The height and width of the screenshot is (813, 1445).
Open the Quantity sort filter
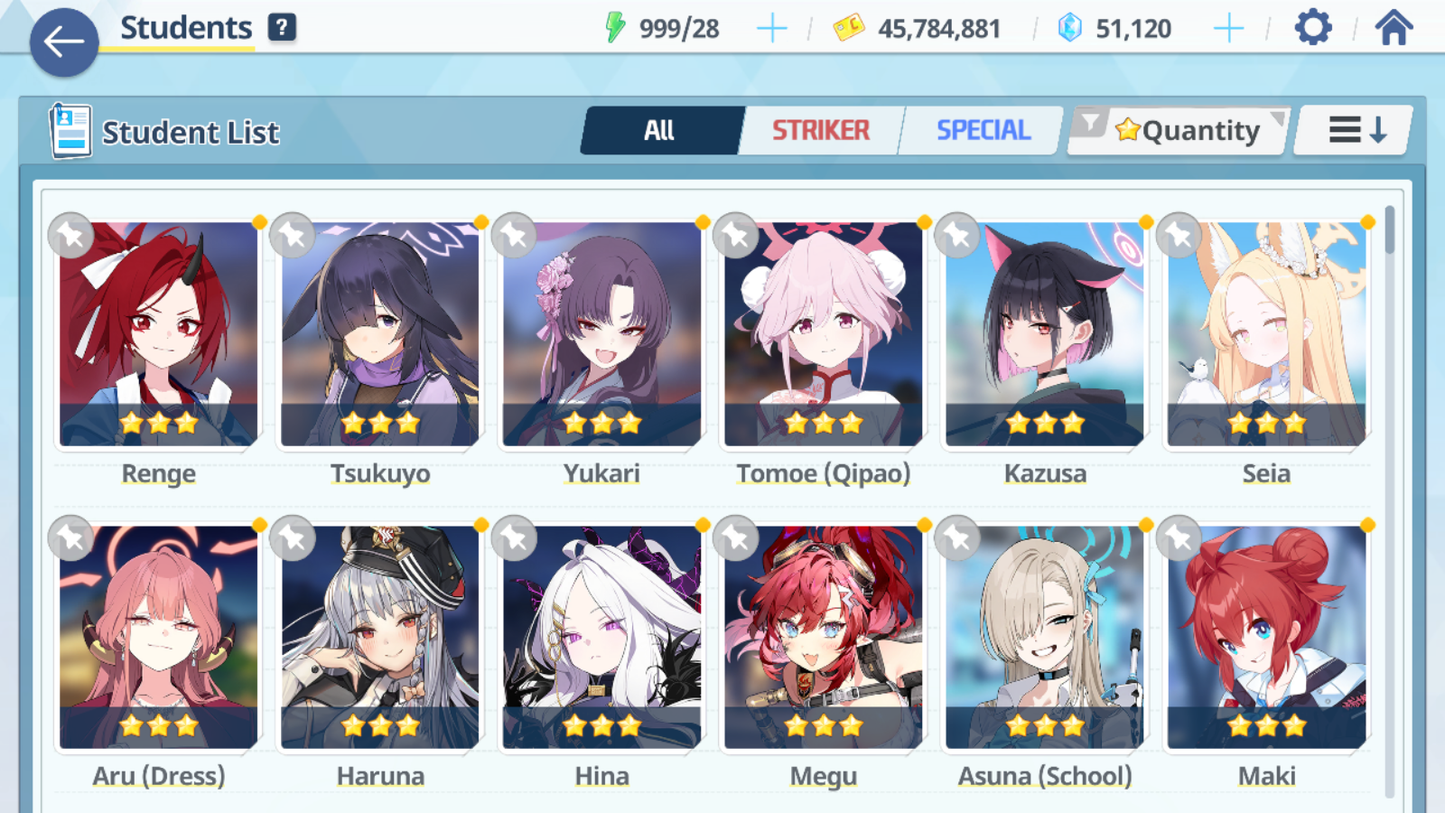[1180, 130]
